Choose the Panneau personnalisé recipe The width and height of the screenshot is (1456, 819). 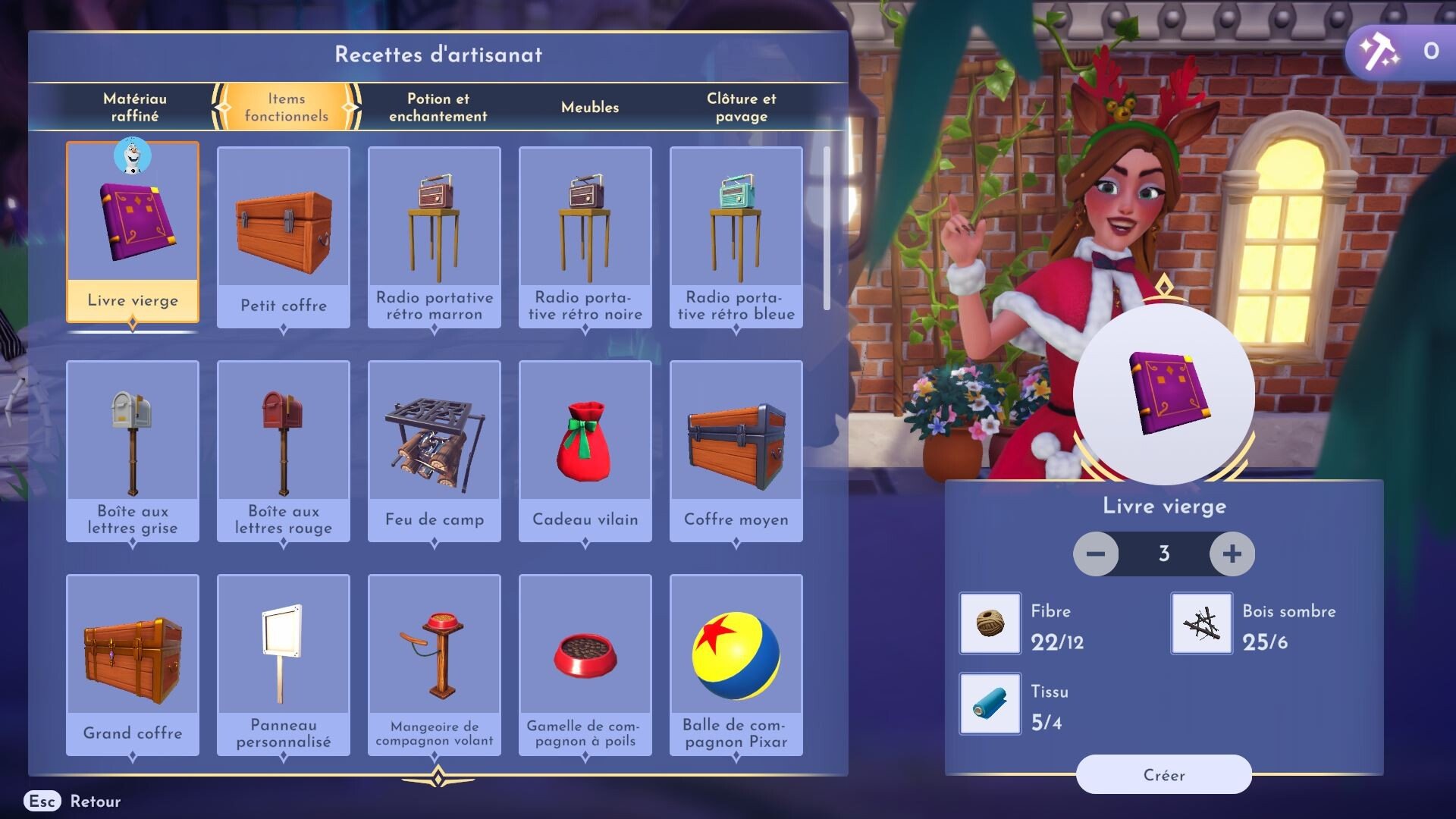coord(284,664)
